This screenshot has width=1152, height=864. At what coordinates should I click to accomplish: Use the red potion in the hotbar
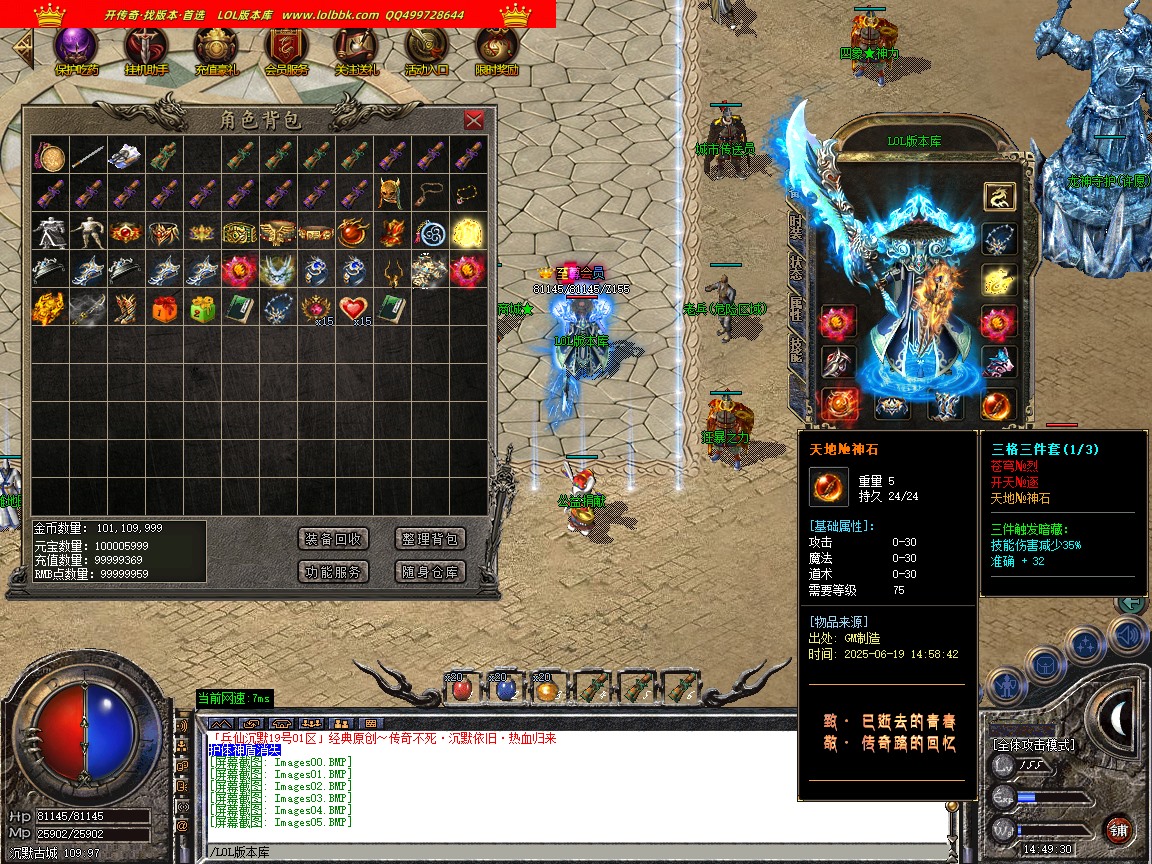461,689
